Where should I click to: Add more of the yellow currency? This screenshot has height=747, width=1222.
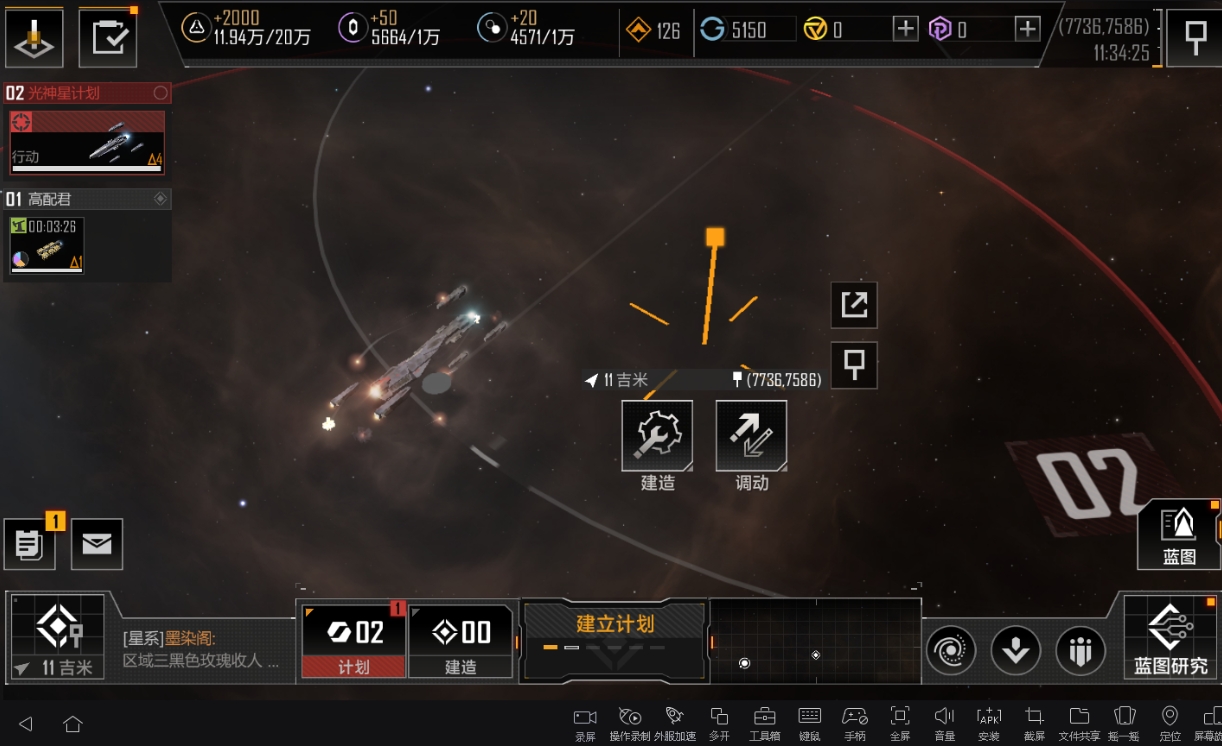(x=905, y=29)
